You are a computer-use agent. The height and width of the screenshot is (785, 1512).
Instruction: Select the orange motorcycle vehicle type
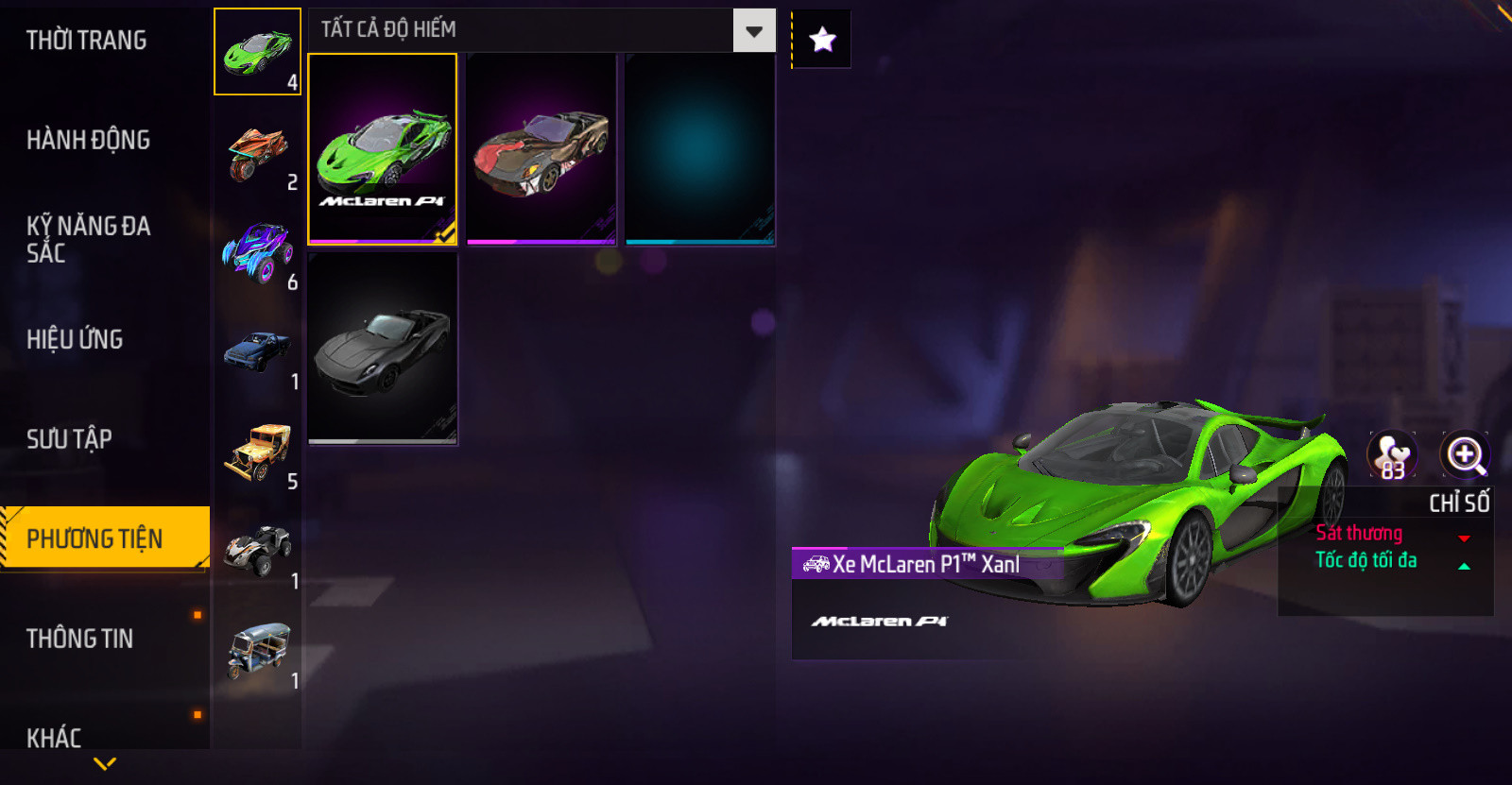click(x=257, y=152)
